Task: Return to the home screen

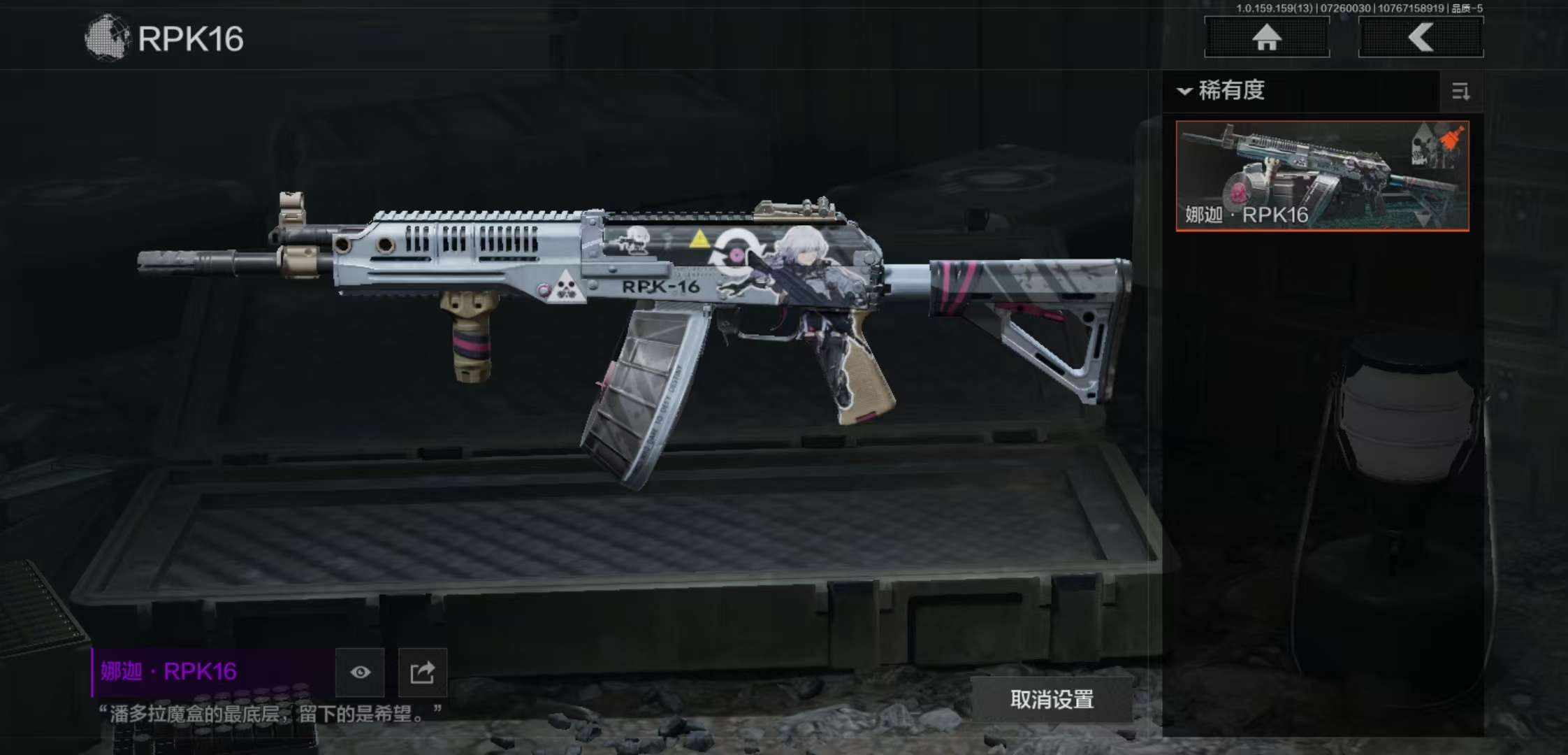Action: (1266, 37)
